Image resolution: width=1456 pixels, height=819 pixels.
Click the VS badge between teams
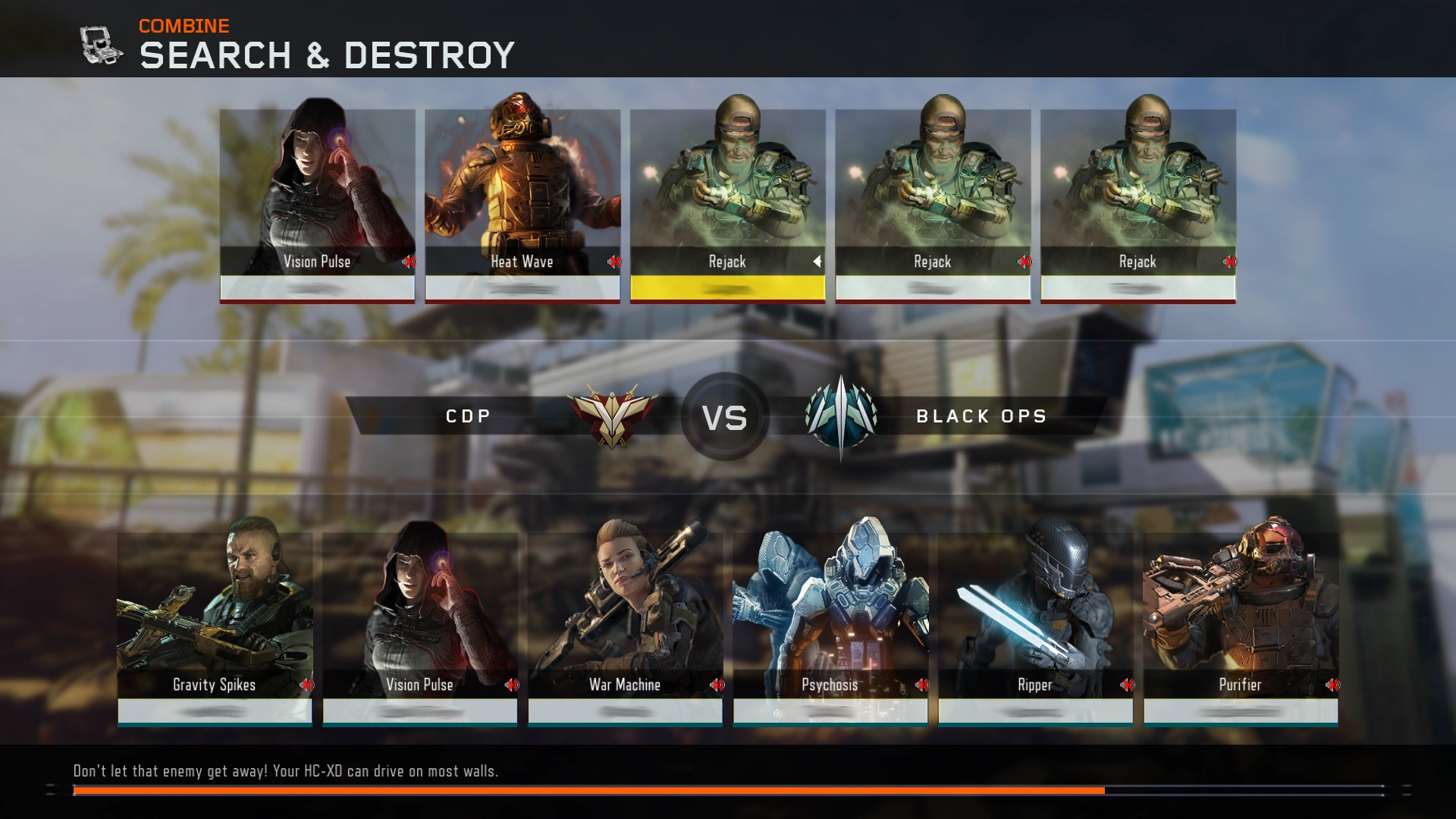pos(726,416)
